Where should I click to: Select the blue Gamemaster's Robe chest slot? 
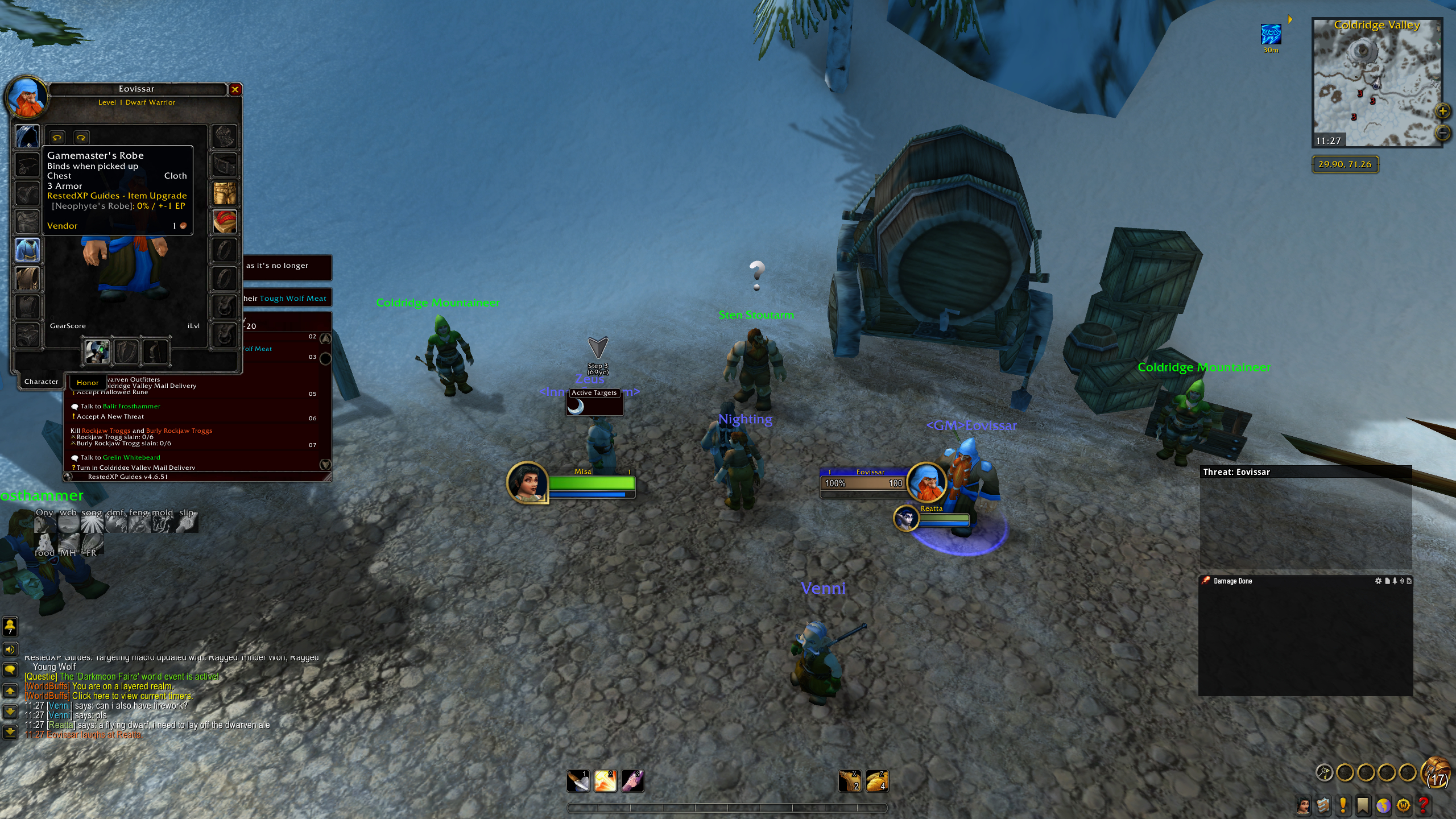coord(27,250)
